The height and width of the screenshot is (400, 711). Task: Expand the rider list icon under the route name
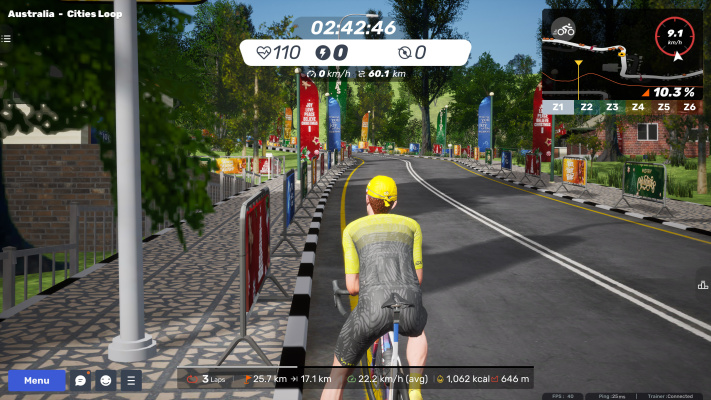pyautogui.click(x=6, y=39)
